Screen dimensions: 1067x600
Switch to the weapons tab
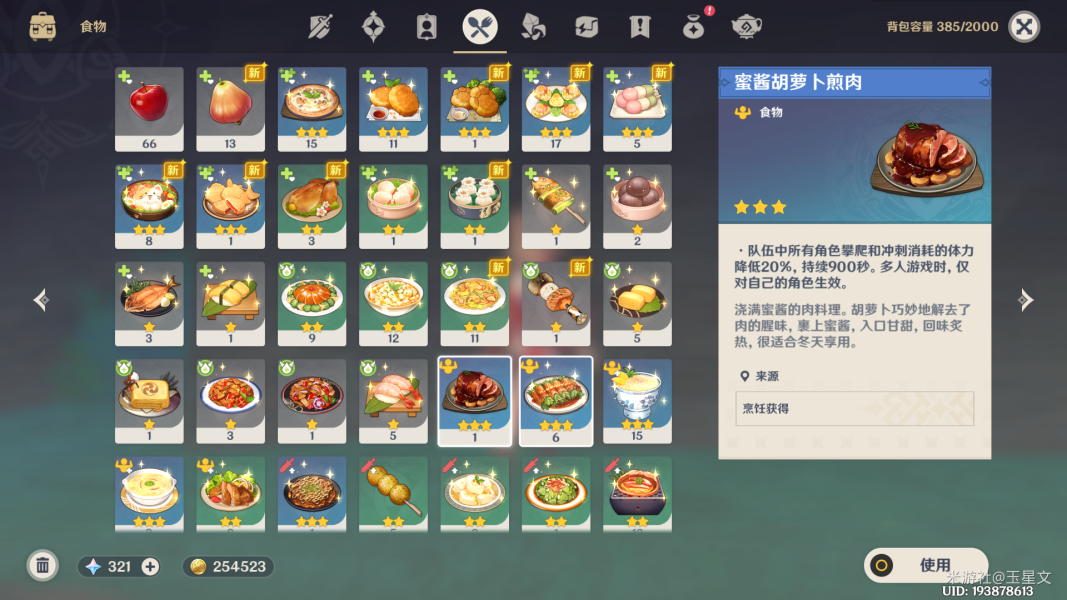click(321, 27)
